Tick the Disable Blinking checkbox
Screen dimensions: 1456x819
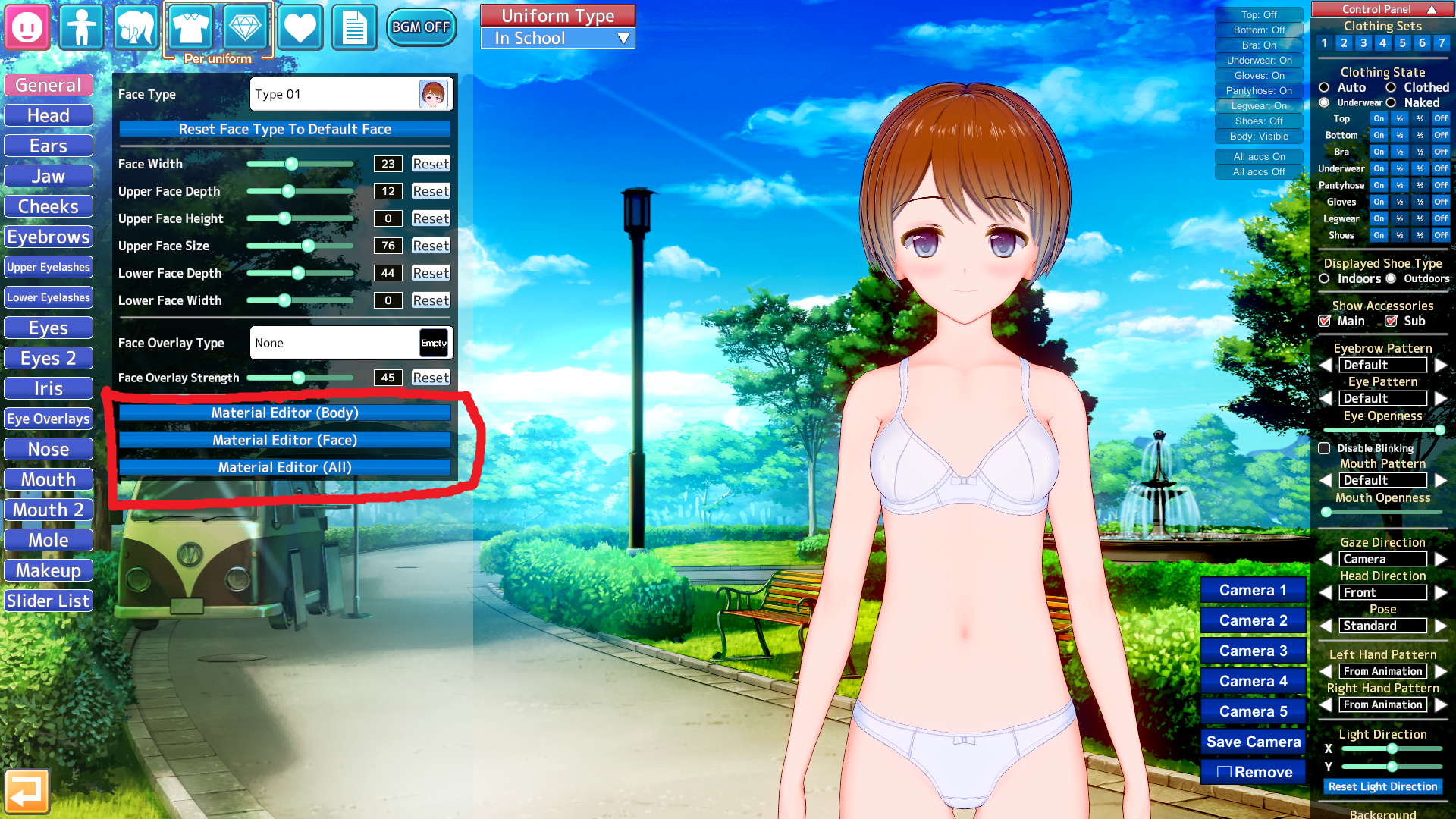click(x=1325, y=448)
